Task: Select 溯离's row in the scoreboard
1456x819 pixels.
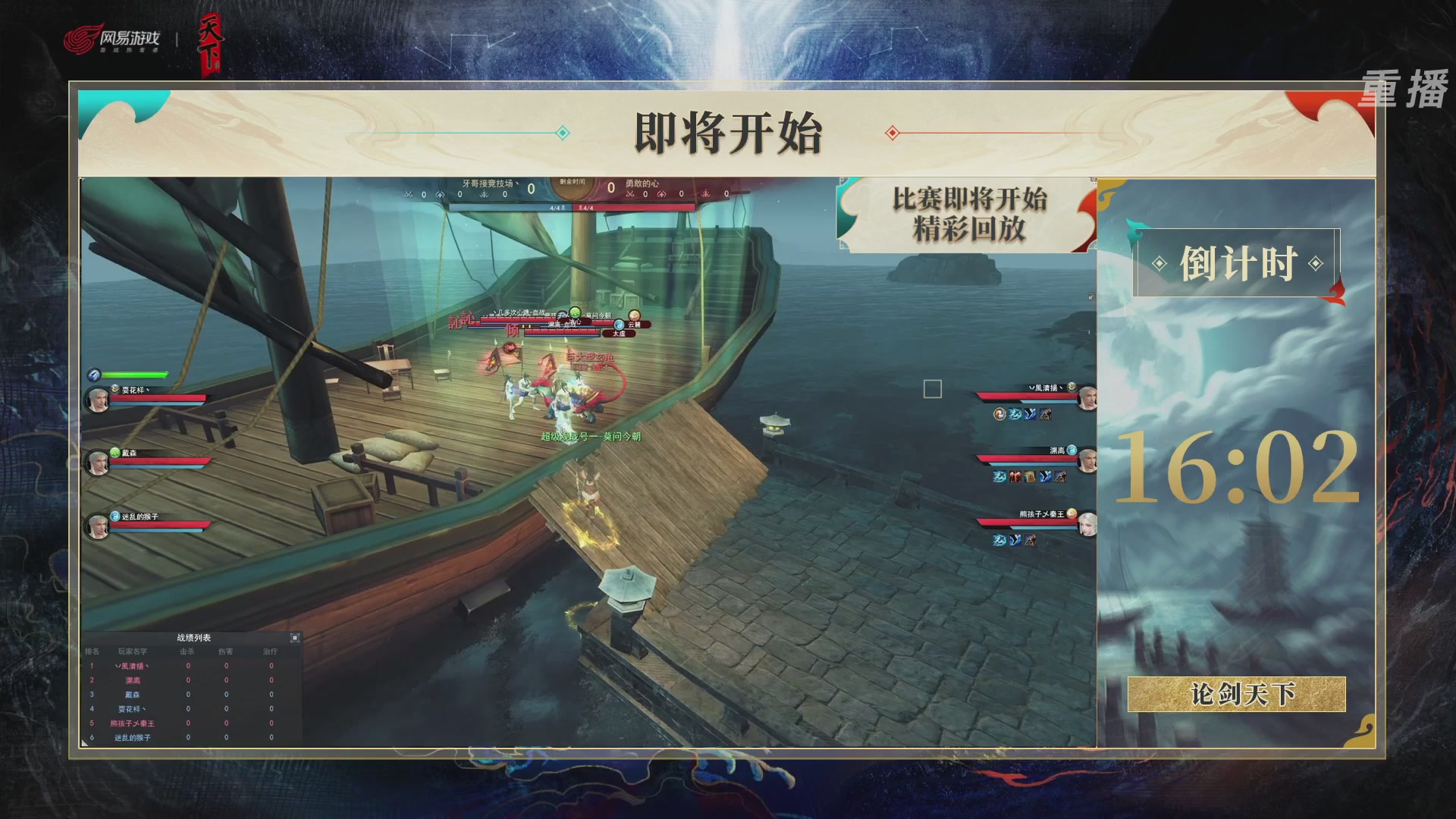Action: [182, 681]
